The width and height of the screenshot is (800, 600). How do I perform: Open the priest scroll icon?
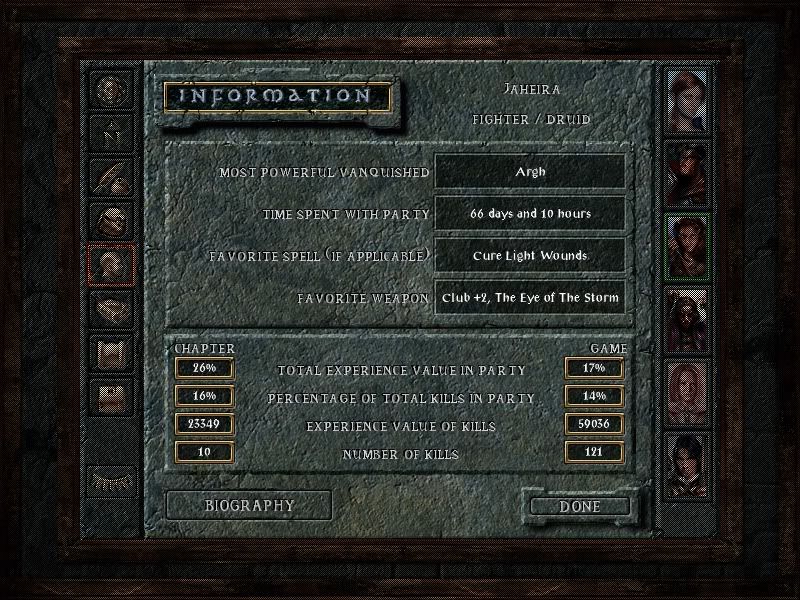point(109,350)
